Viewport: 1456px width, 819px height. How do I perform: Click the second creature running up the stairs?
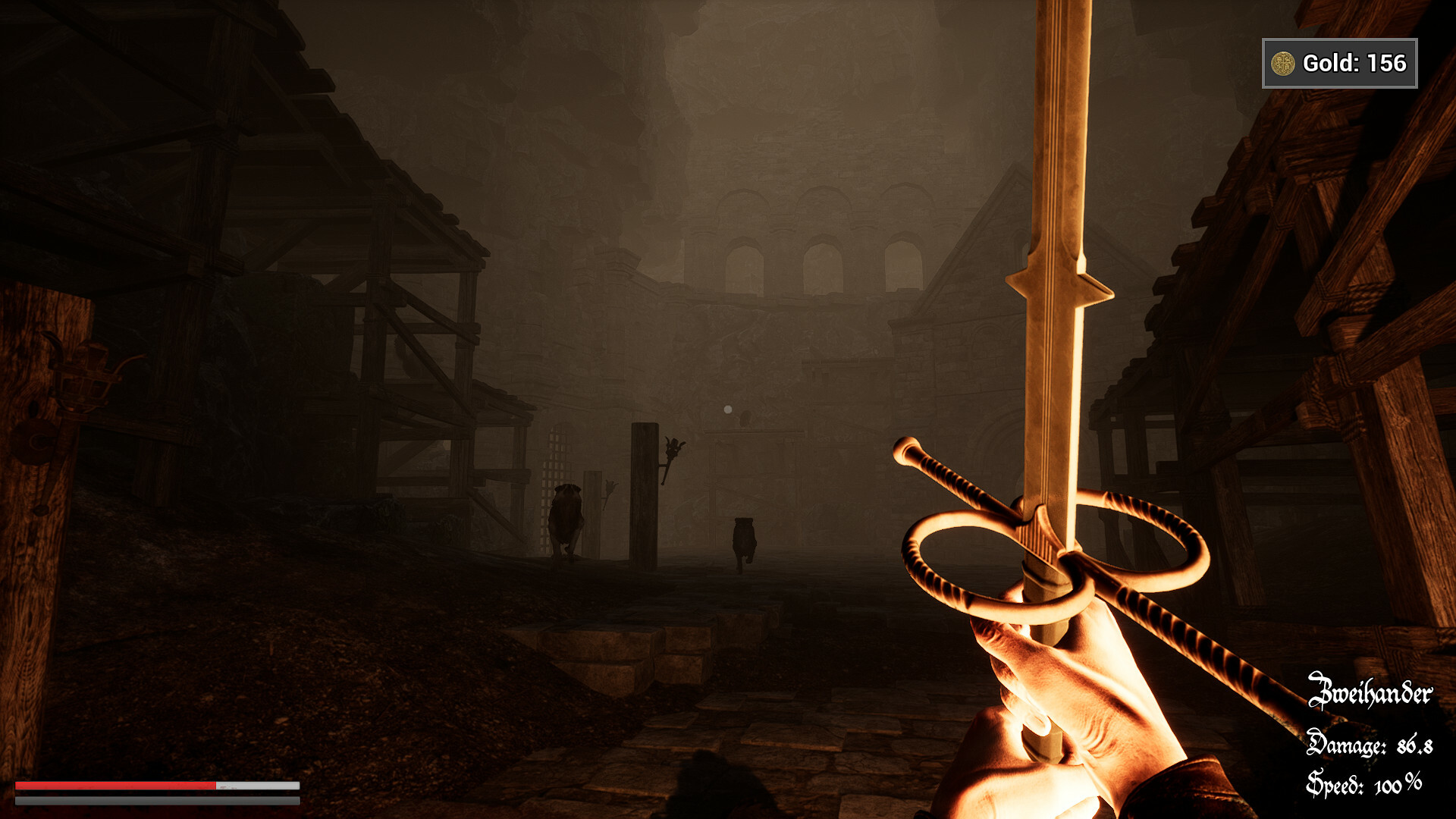point(743,538)
